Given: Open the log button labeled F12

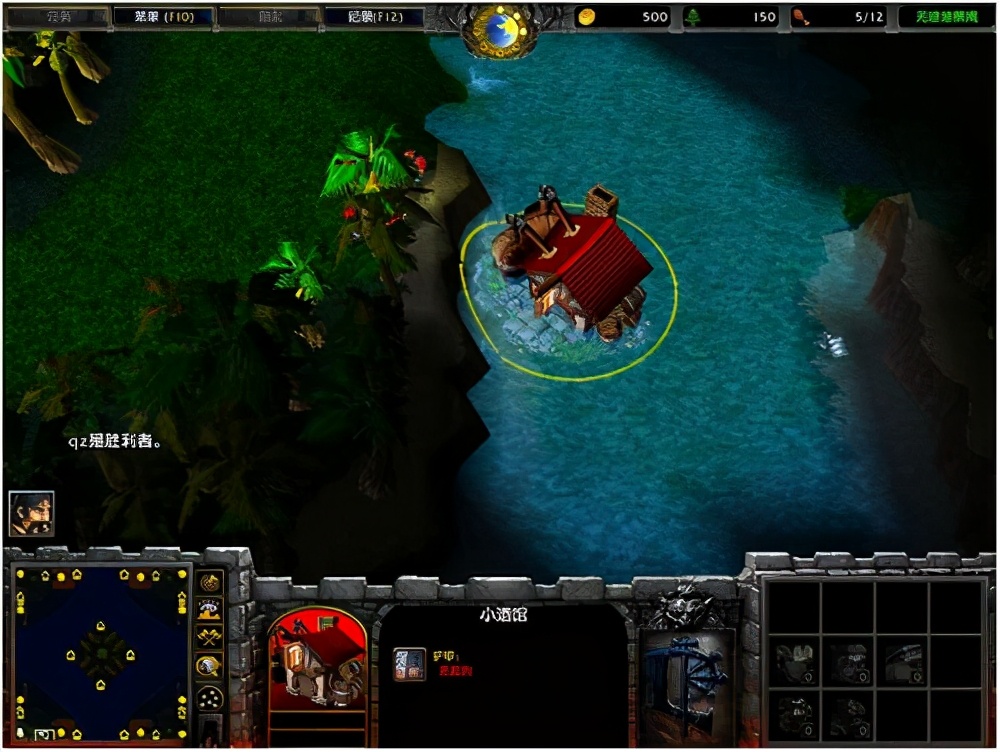Looking at the screenshot, I should (x=374, y=17).
